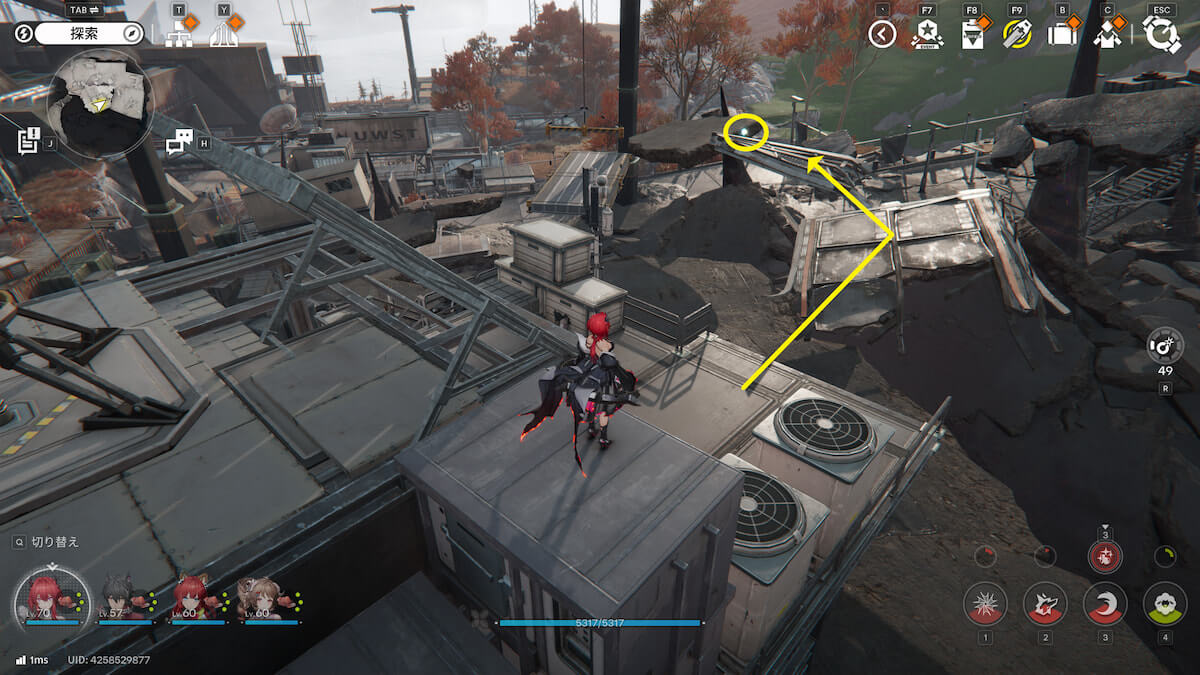Viewport: 1200px width, 675px height.
Task: Open the suitcase backpack icon
Action: click(1061, 35)
